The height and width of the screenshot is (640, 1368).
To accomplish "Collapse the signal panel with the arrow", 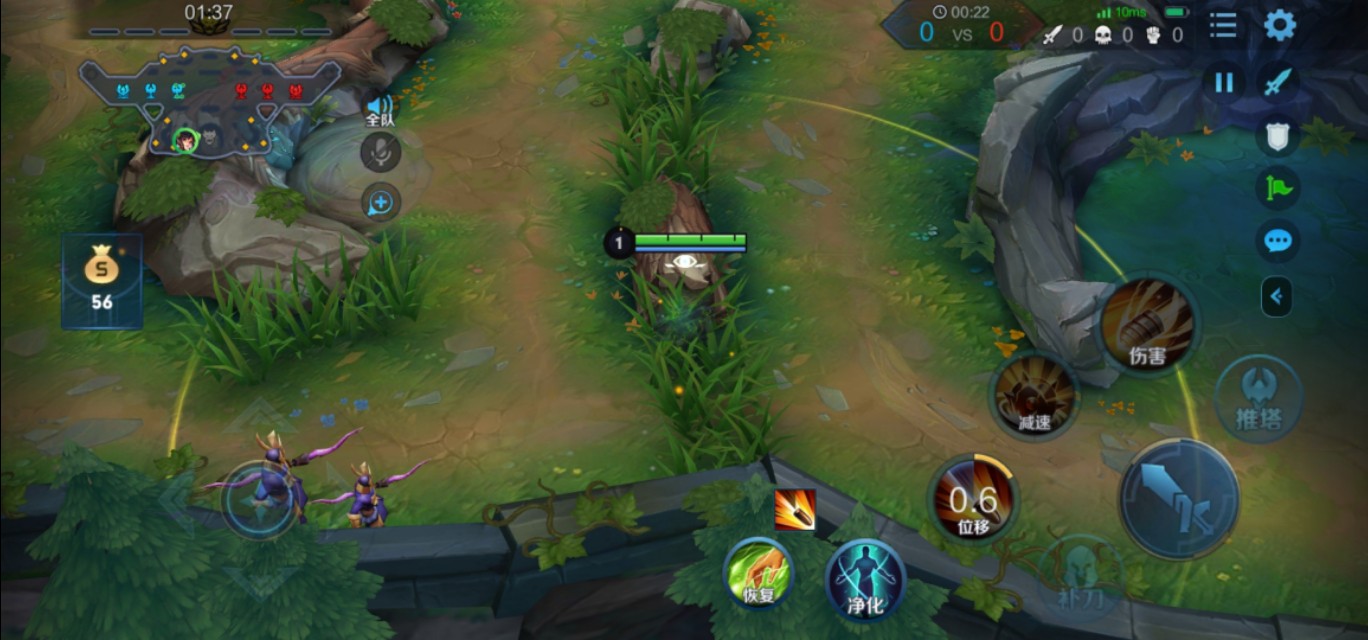I will point(1276,296).
